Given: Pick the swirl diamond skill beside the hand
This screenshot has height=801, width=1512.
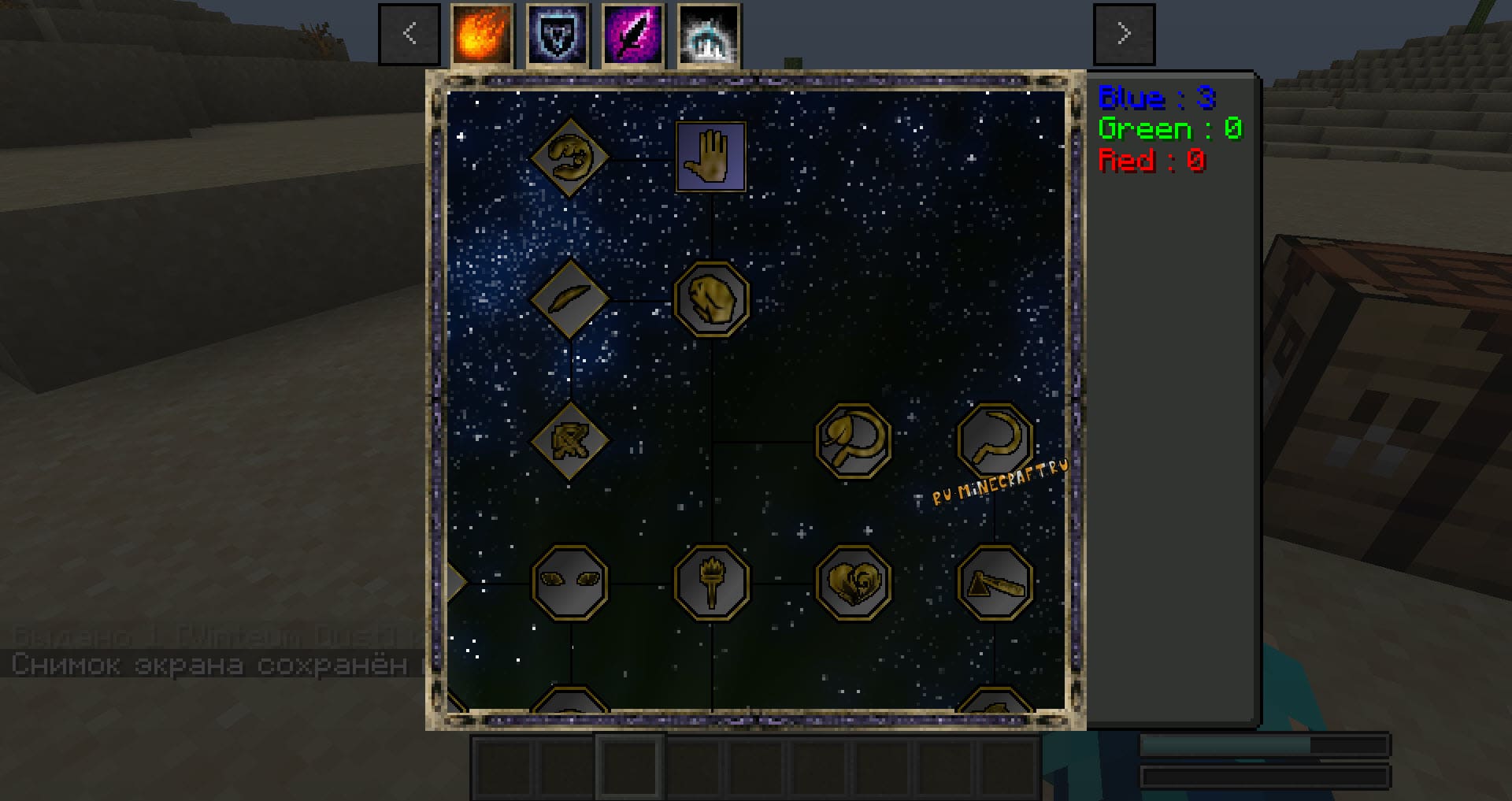Looking at the screenshot, I should click(x=569, y=157).
